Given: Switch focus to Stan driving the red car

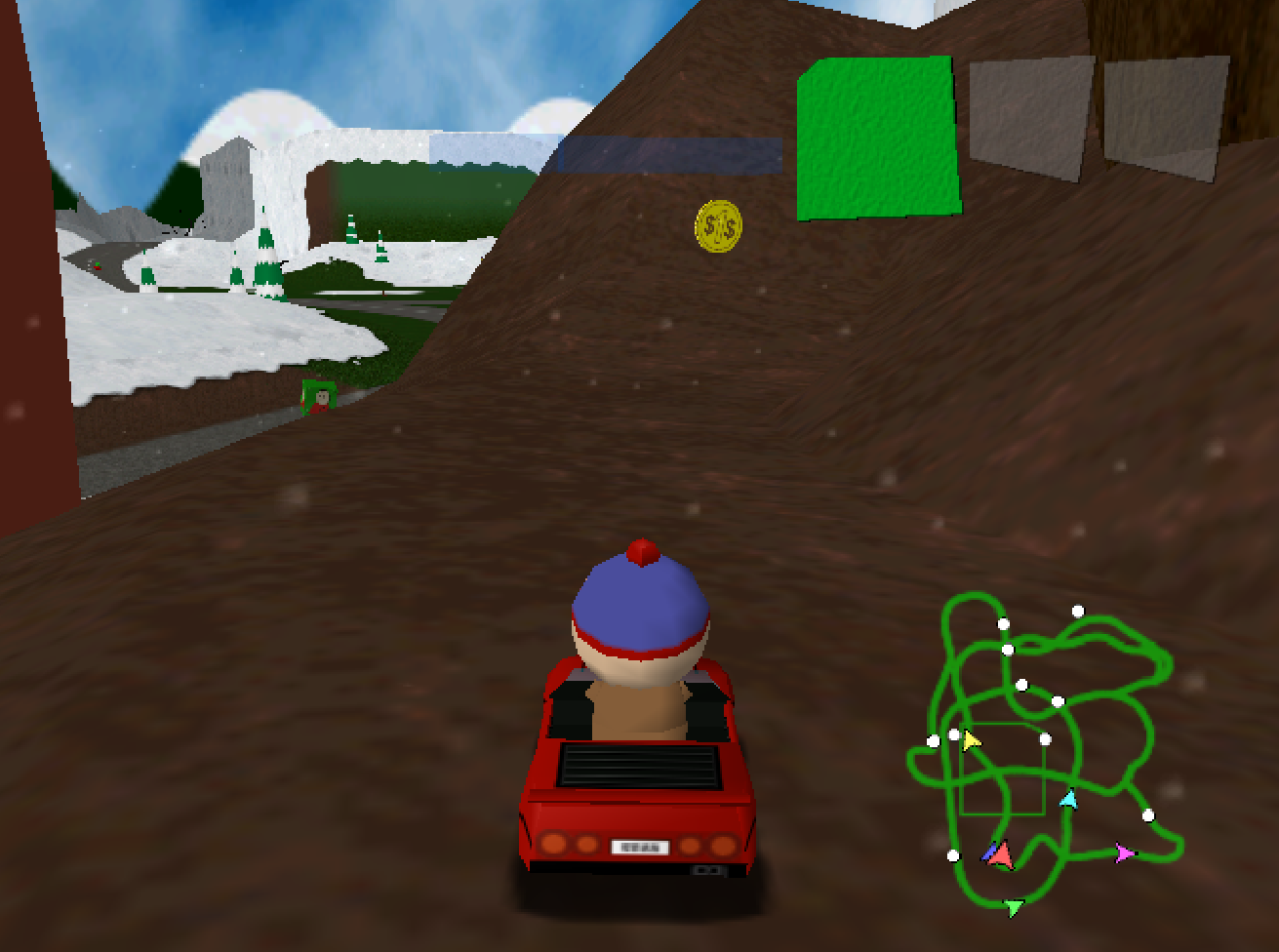Looking at the screenshot, I should (x=639, y=610).
